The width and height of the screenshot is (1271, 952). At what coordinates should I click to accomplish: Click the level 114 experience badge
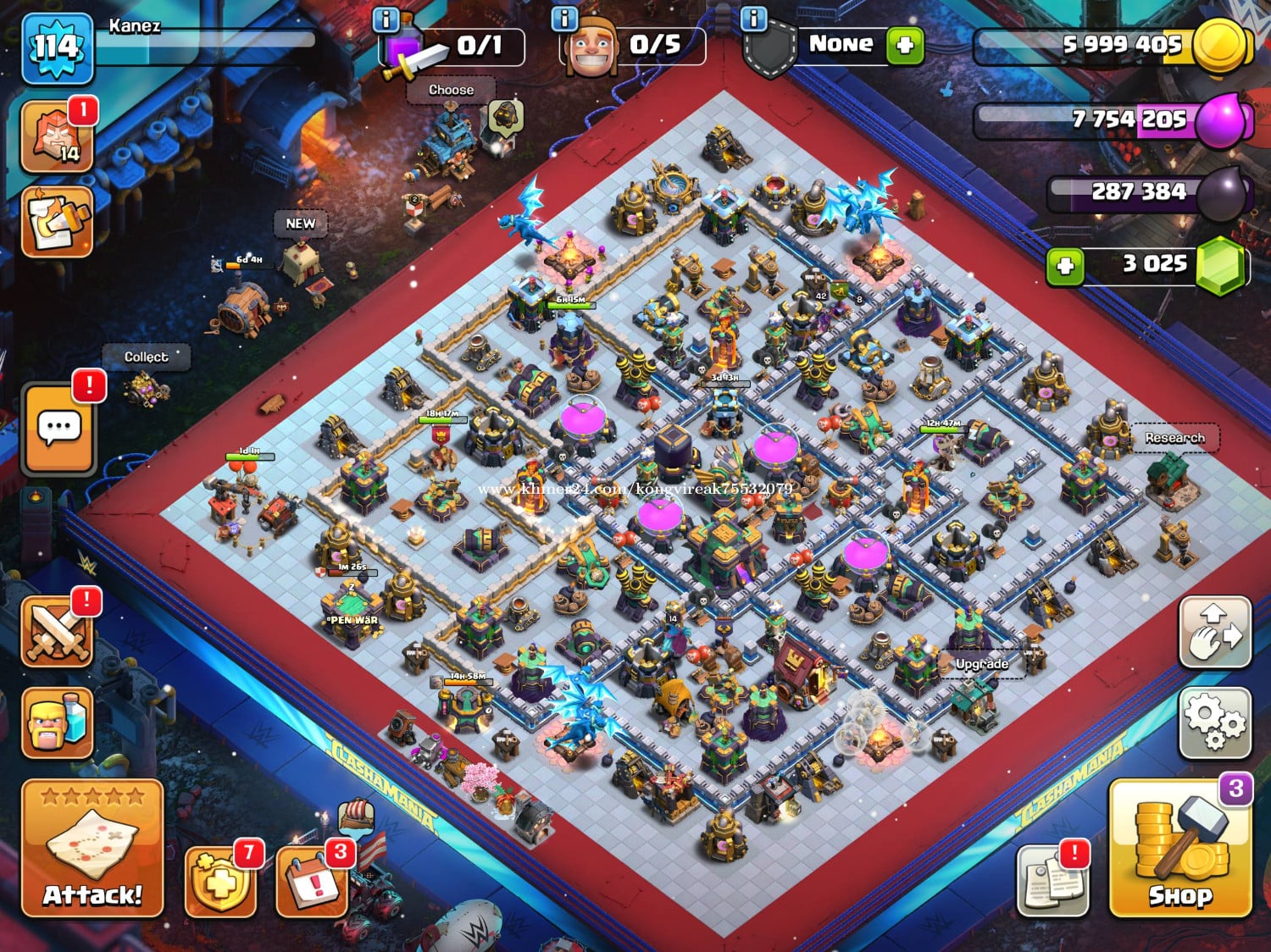(x=56, y=47)
